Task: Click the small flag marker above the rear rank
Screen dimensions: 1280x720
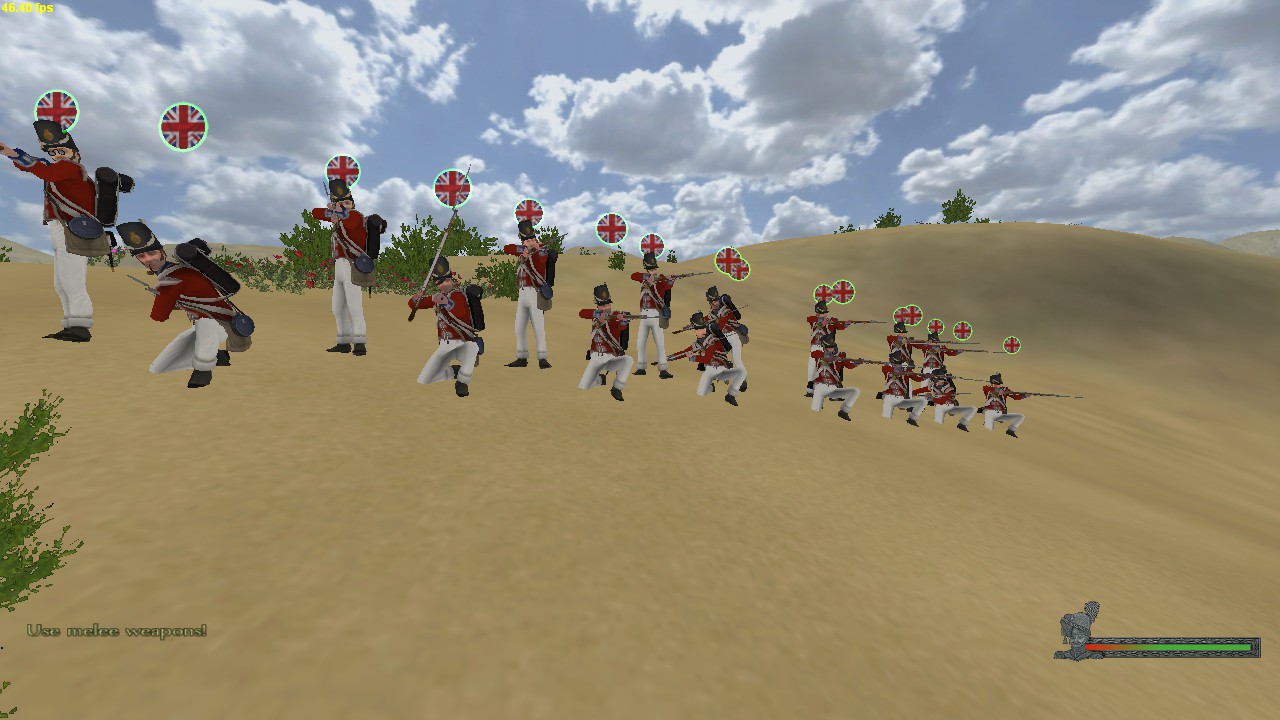Action: point(965,330)
